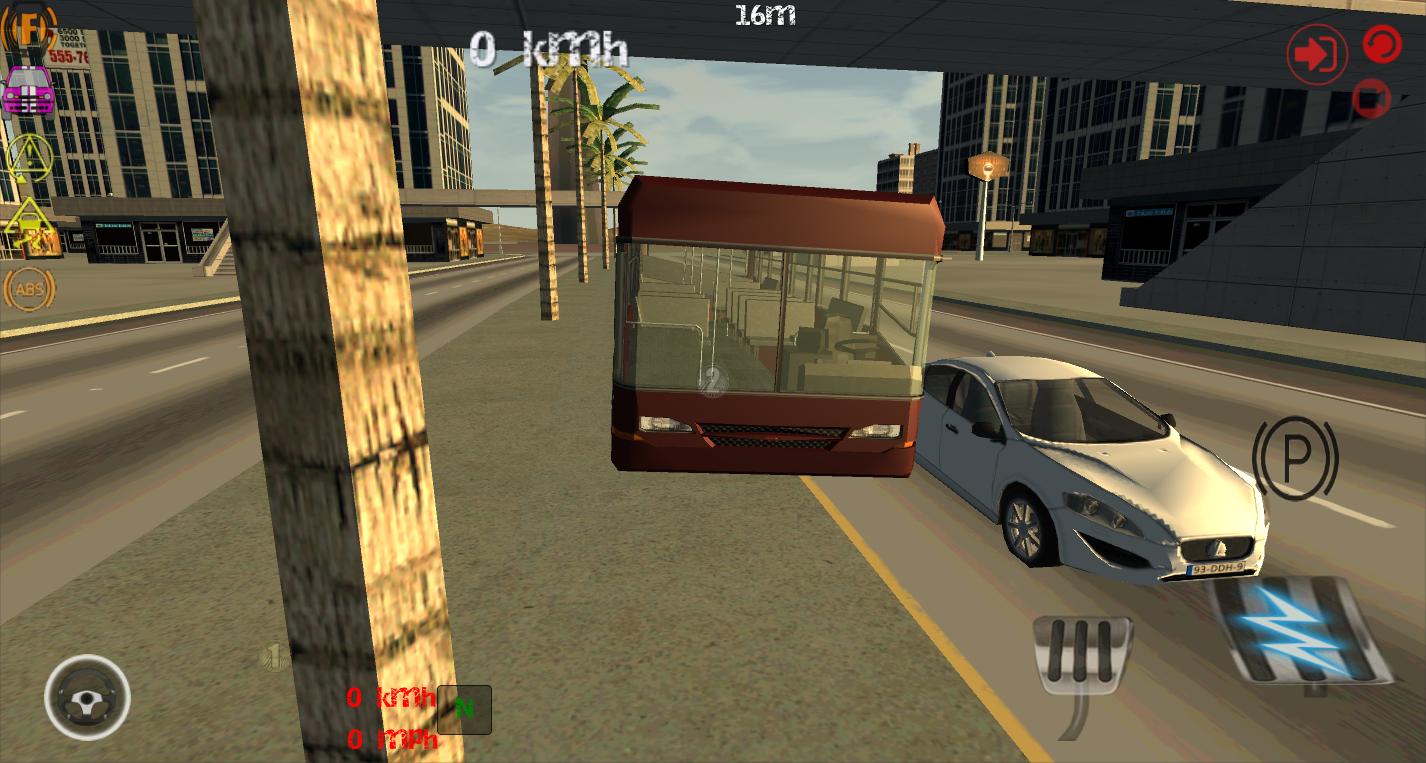Exit the vehicle using the door arrow icon
Image resolution: width=1426 pixels, height=763 pixels.
click(1315, 53)
